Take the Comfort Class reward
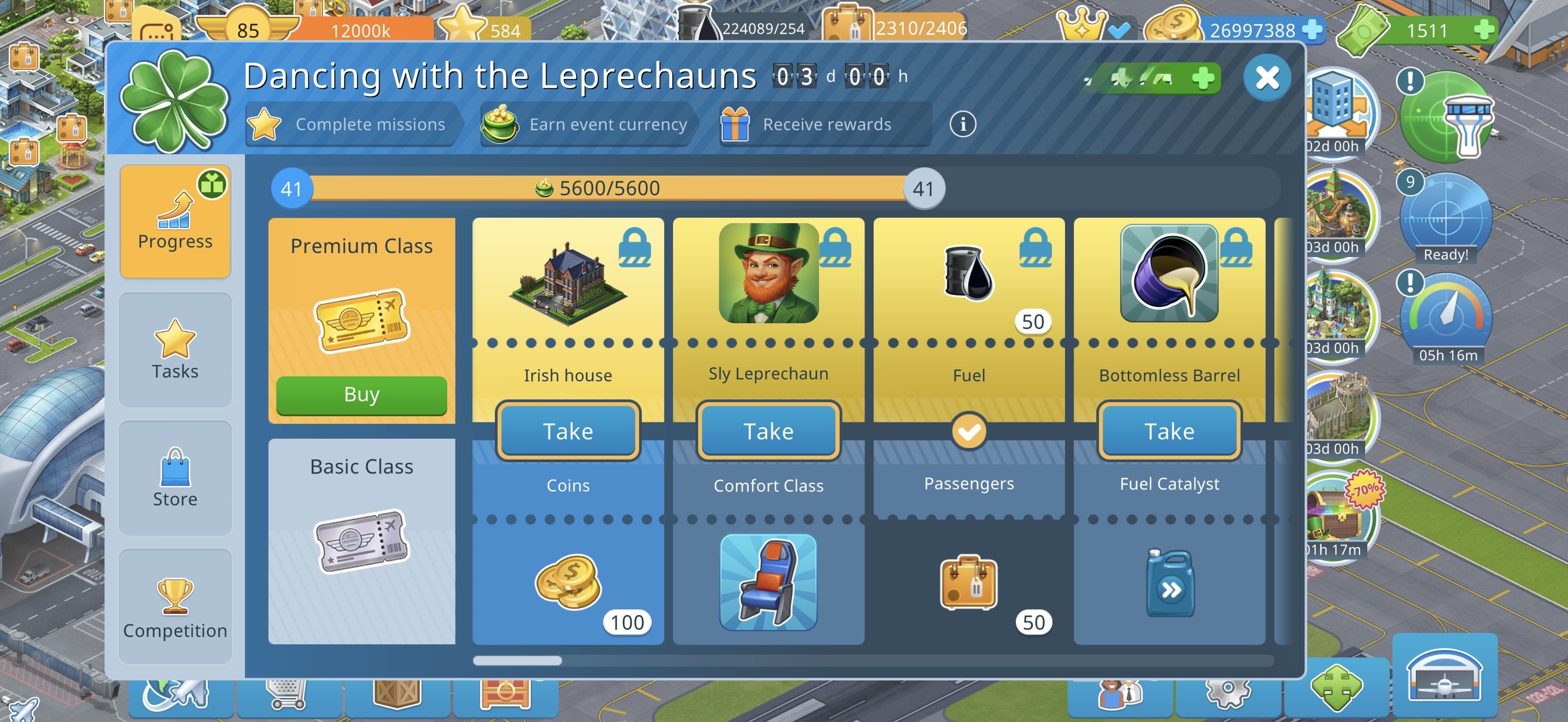 [x=768, y=431]
